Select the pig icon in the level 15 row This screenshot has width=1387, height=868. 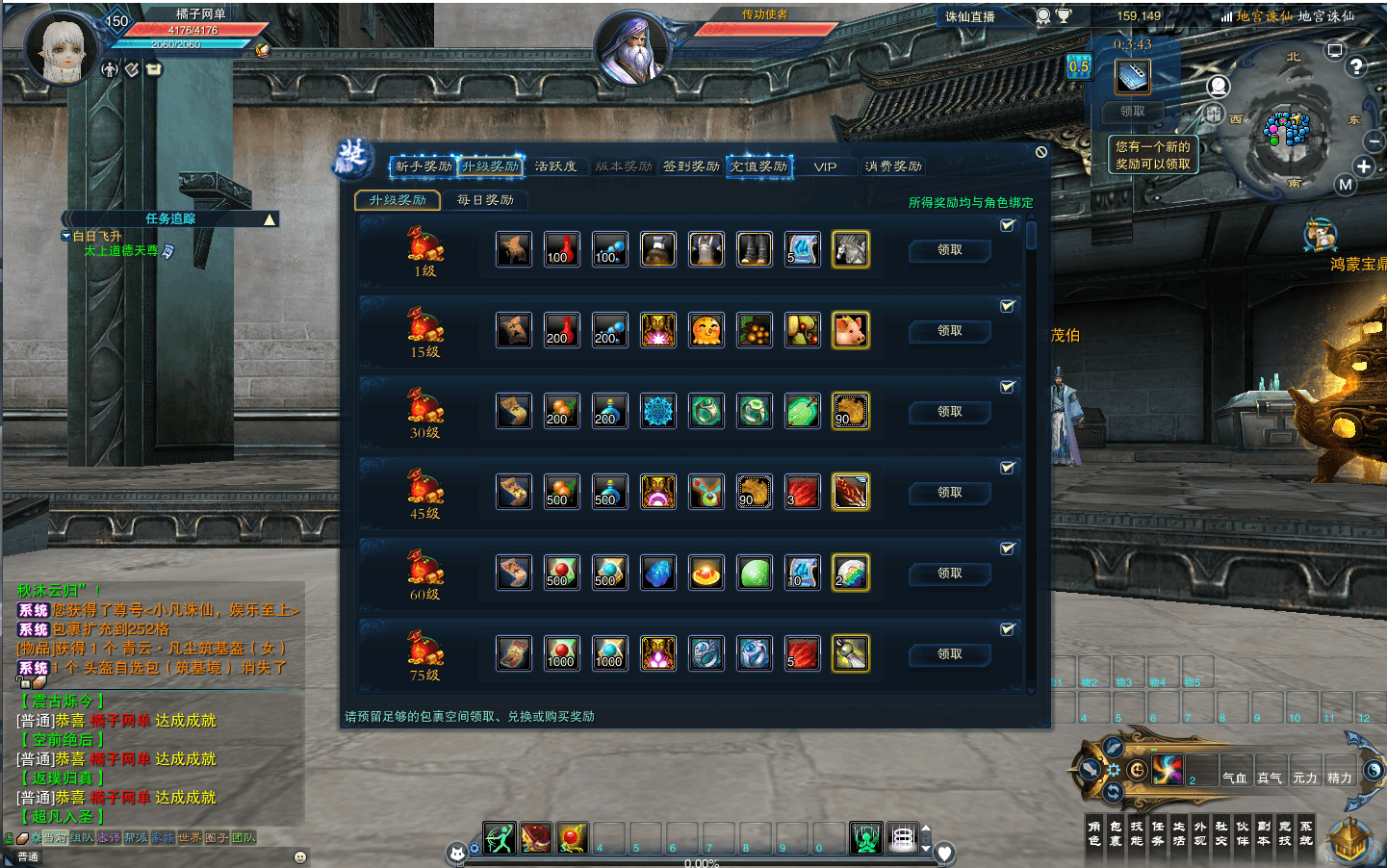tap(850, 331)
